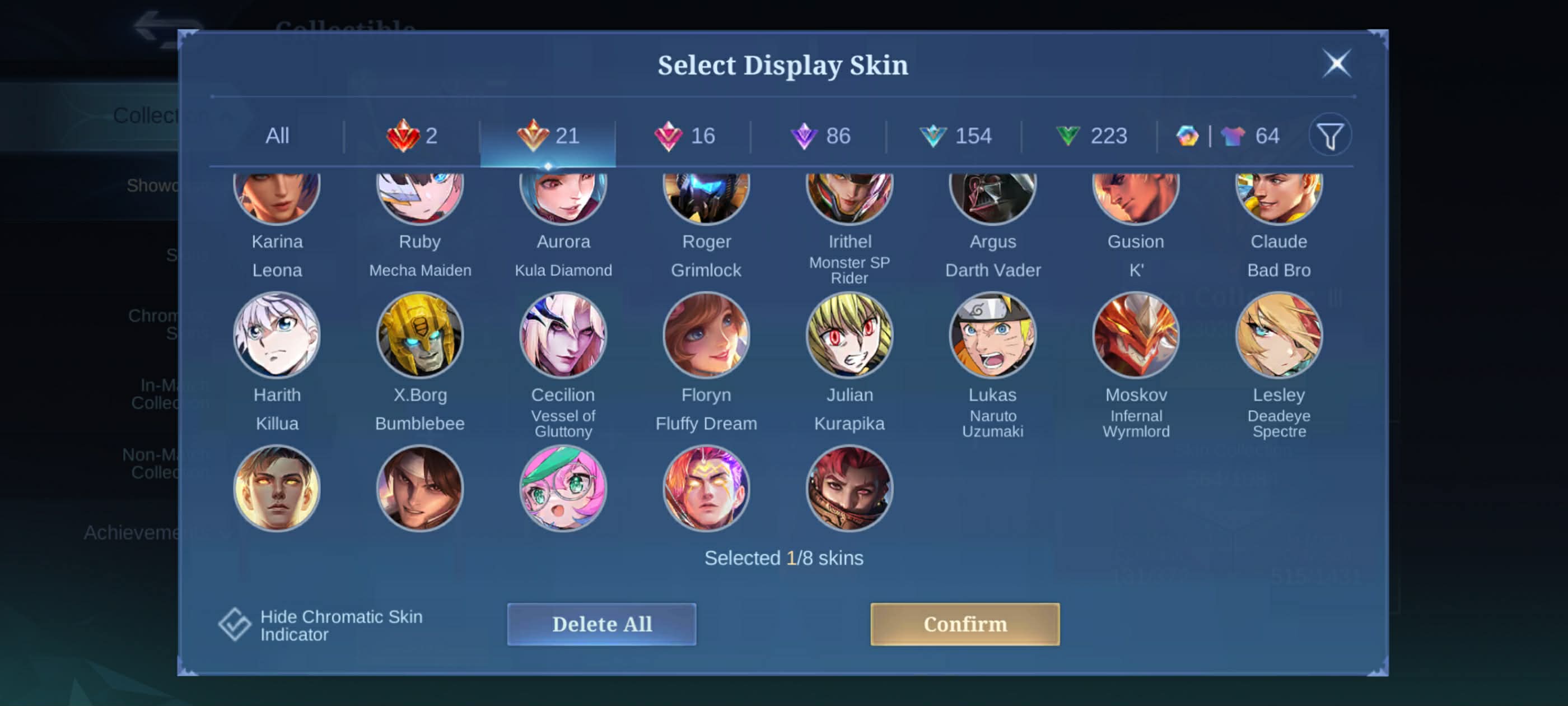Toggle Hide Chromatic Skin Indicator checkbox
The height and width of the screenshot is (706, 1568).
(235, 624)
